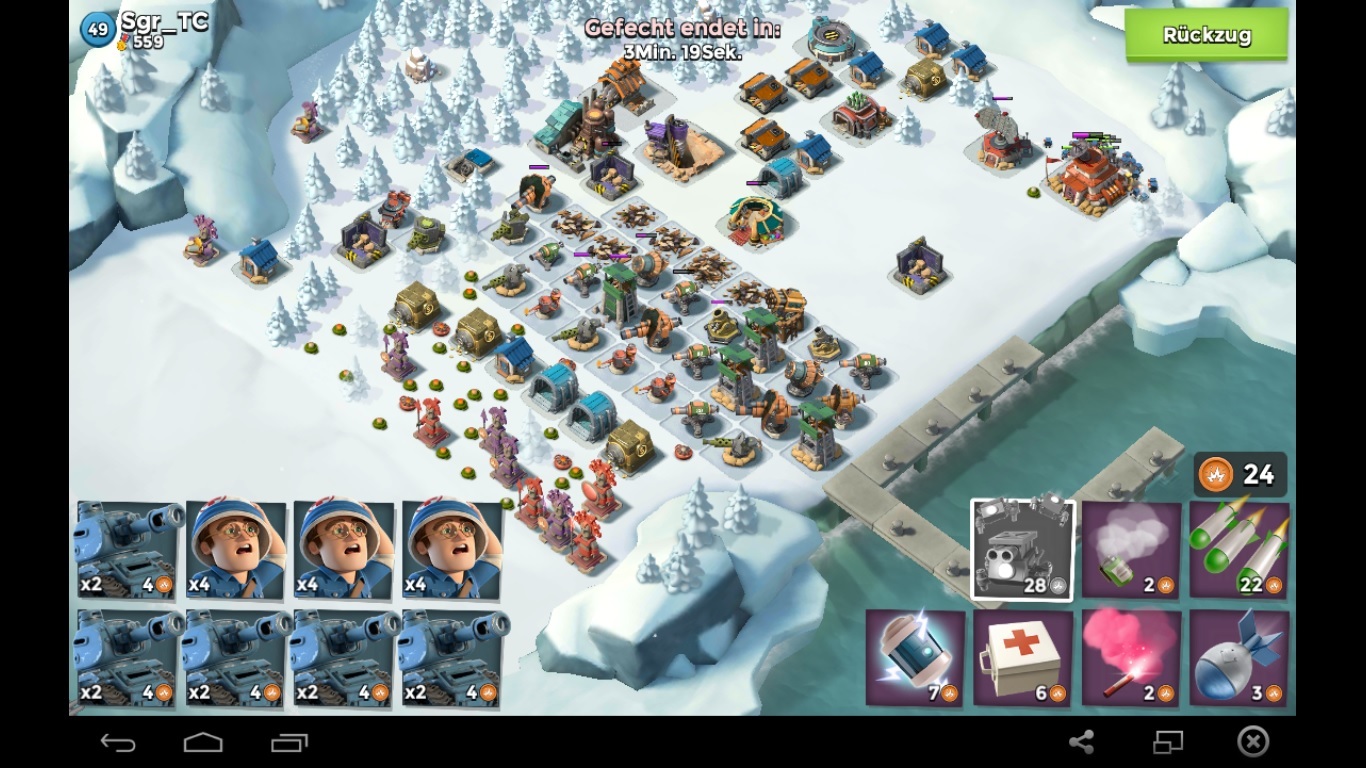Screen dimensions: 1366x768
Task: Go to the Android home screen
Action: point(203,742)
